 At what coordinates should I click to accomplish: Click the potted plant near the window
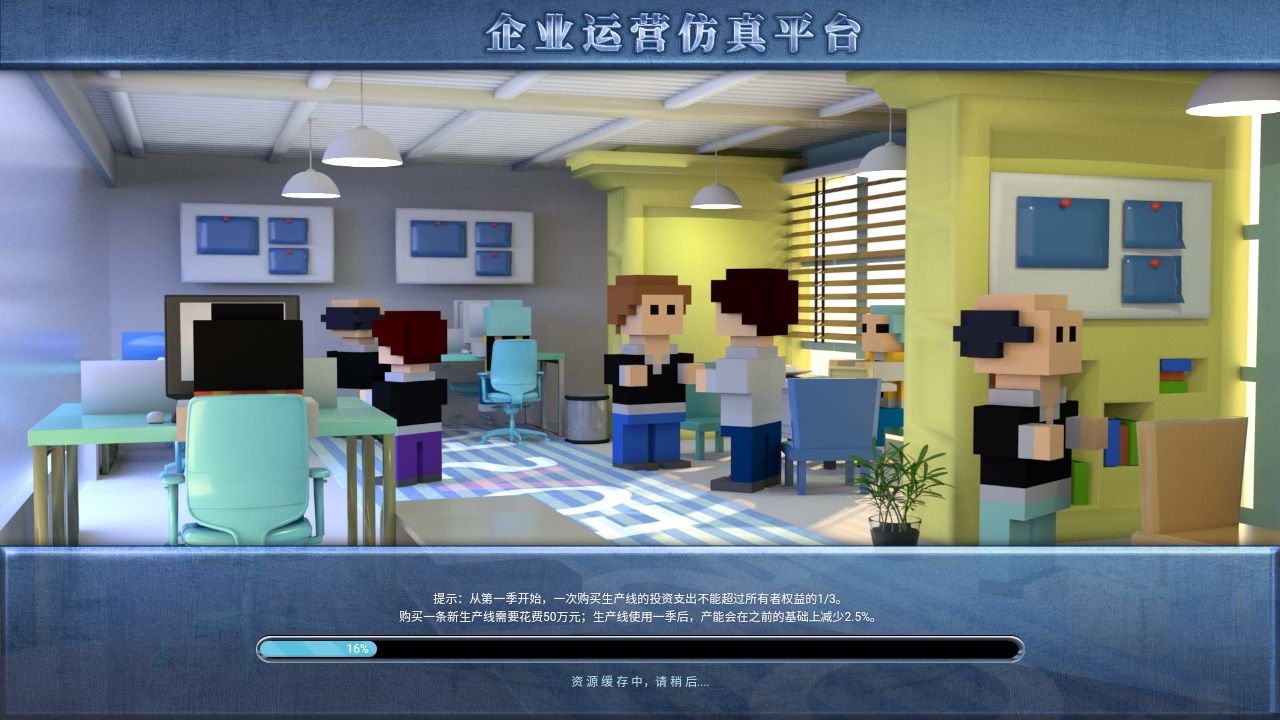(895, 490)
